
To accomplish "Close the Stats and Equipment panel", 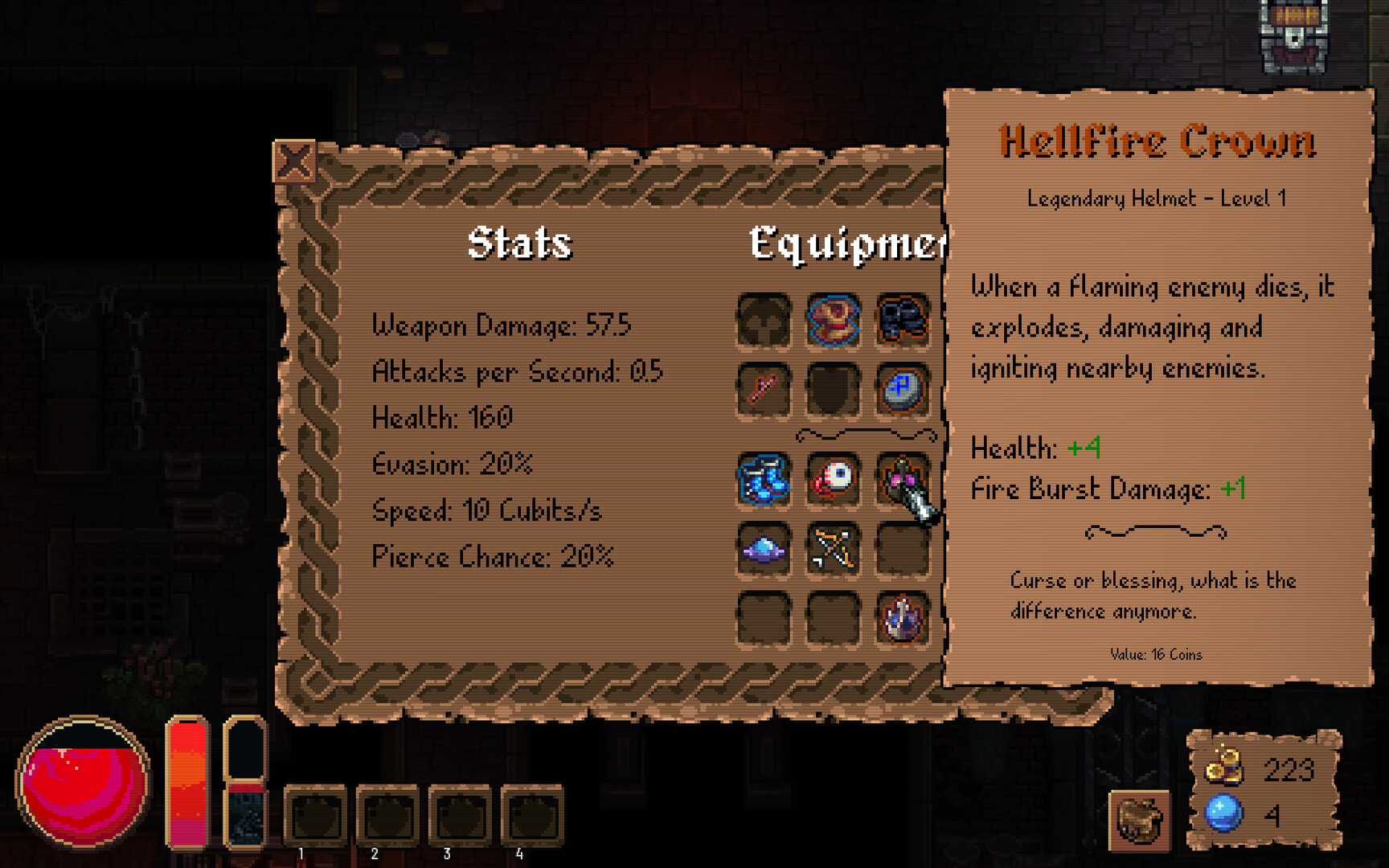I will 294,162.
